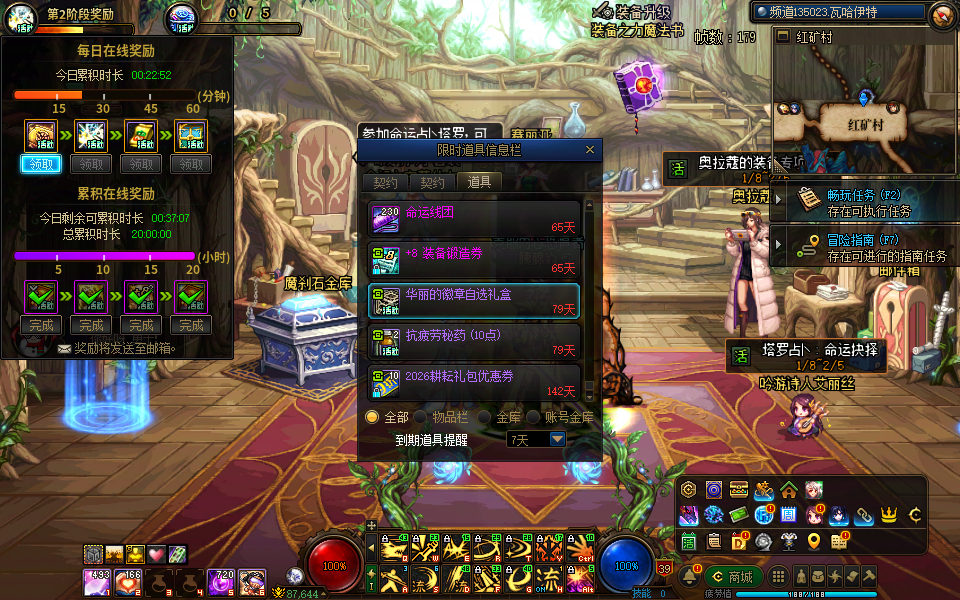The width and height of the screenshot is (960, 600).
Task: Pick the 2026耕耘礼包优惠券 row
Action: pos(474,382)
